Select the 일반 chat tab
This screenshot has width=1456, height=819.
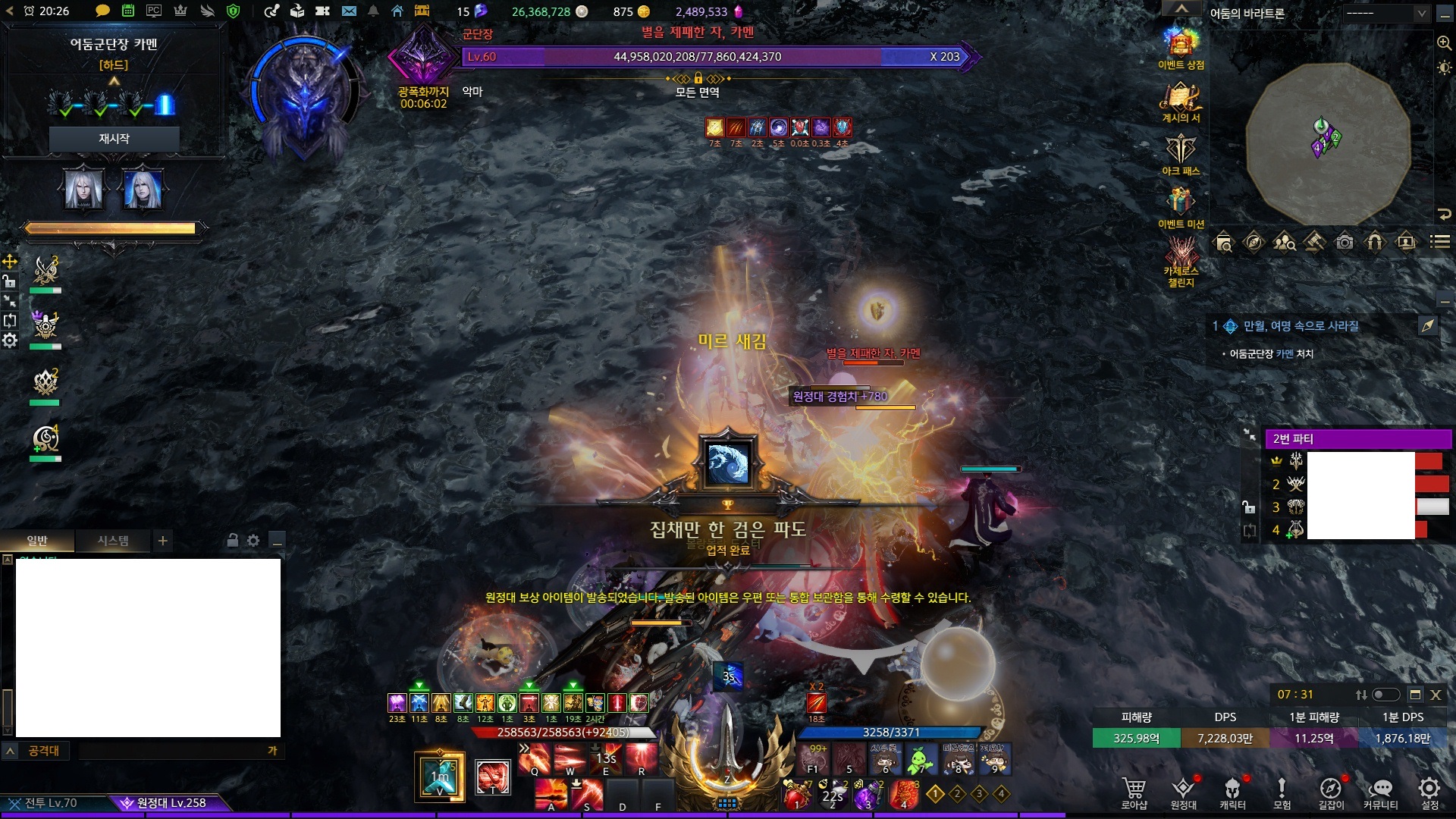pos(37,541)
